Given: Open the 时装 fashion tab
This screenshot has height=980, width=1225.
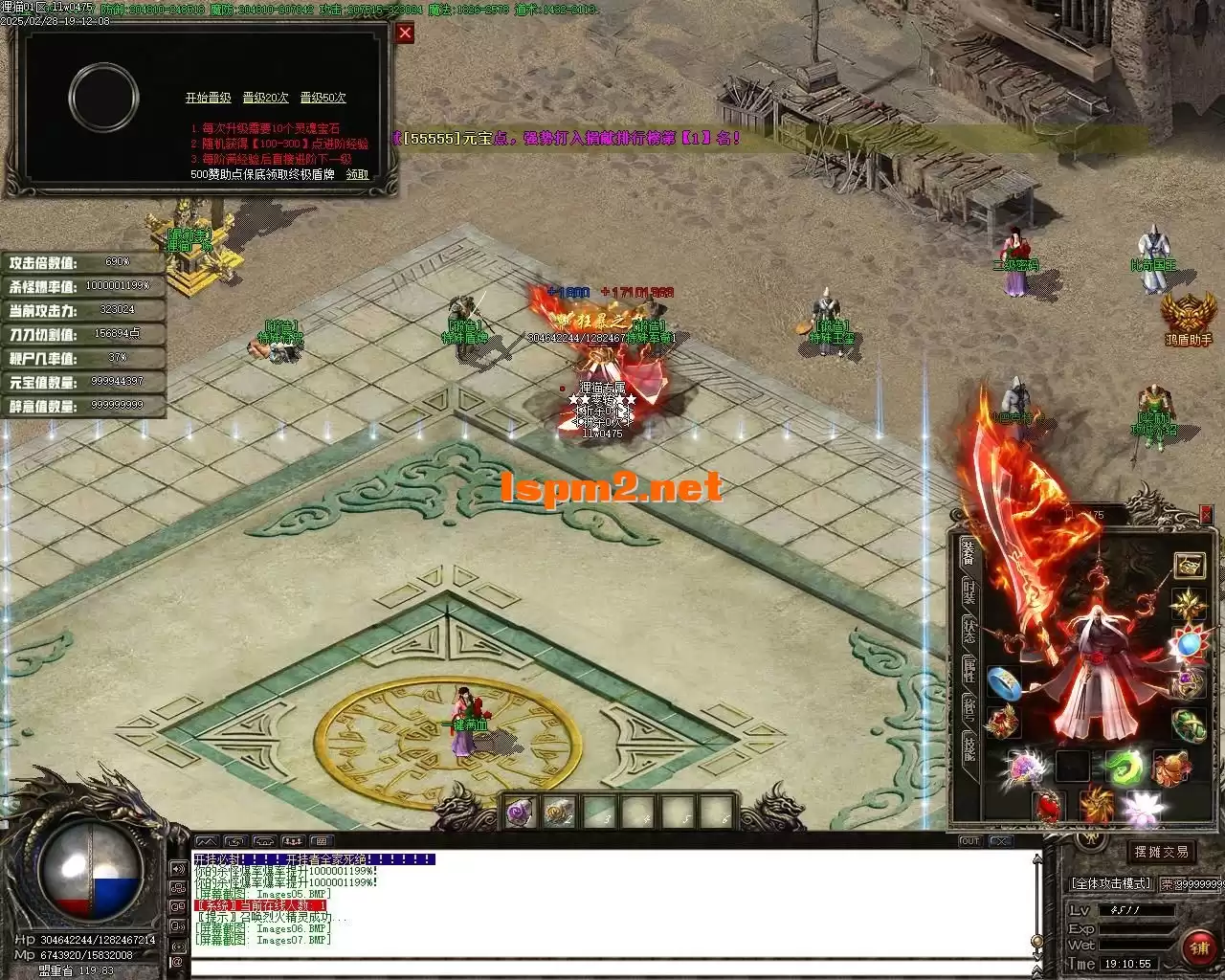Looking at the screenshot, I should (x=969, y=590).
